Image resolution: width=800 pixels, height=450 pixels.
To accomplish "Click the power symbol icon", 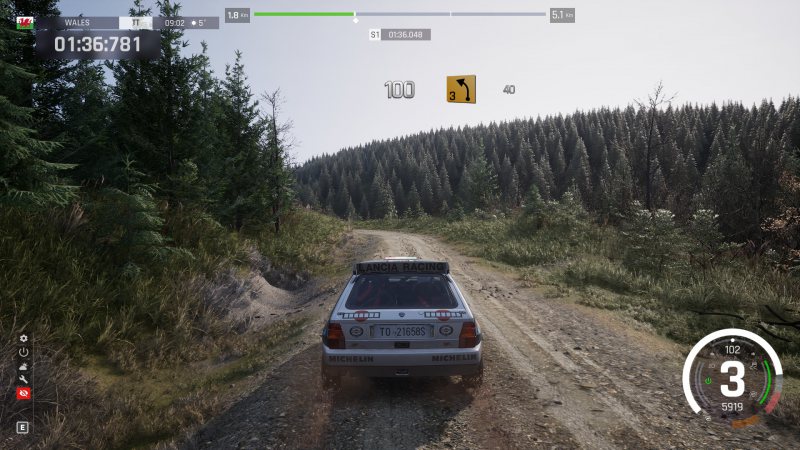I will pos(23,352).
